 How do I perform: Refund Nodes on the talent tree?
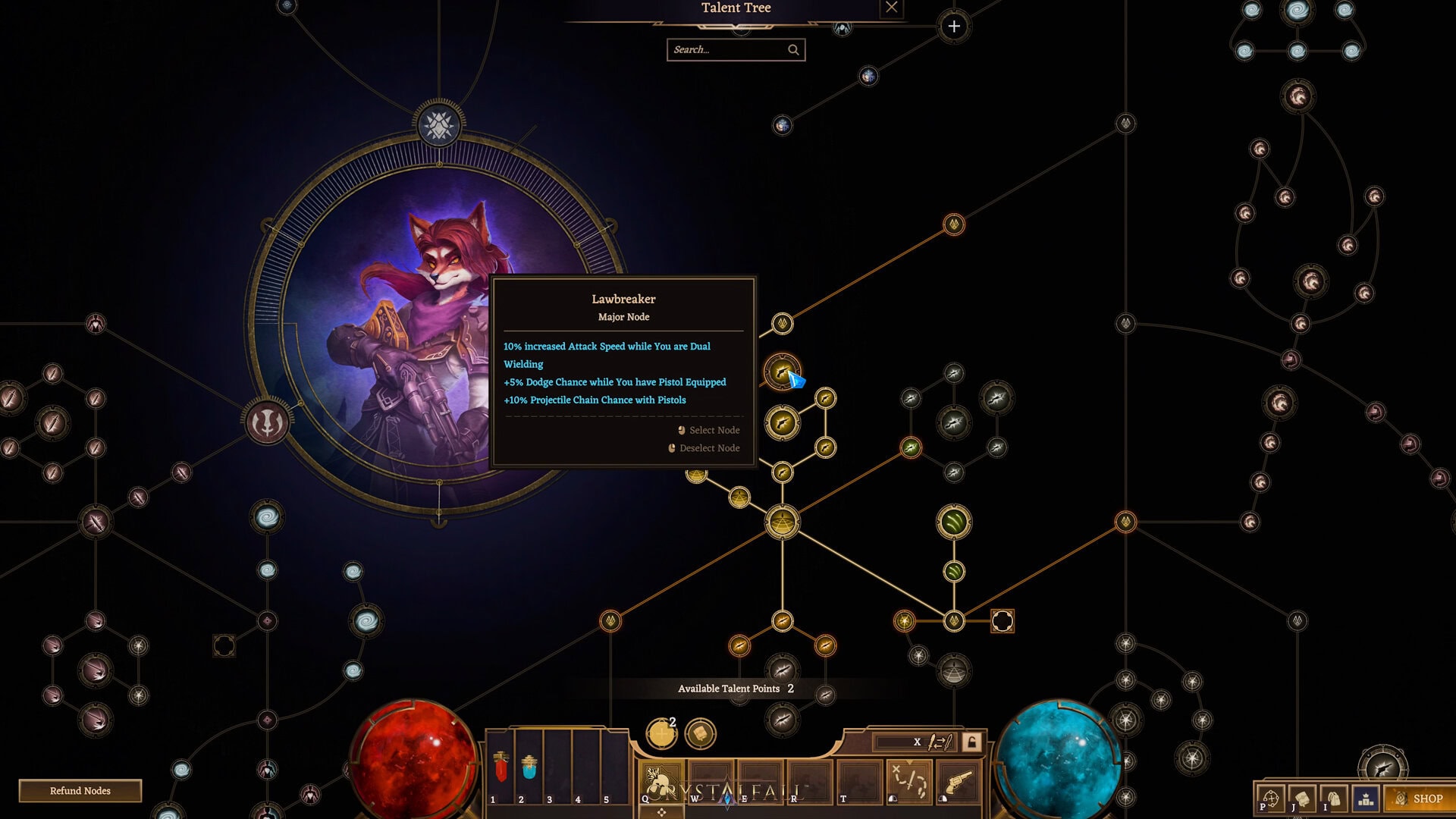[x=80, y=791]
